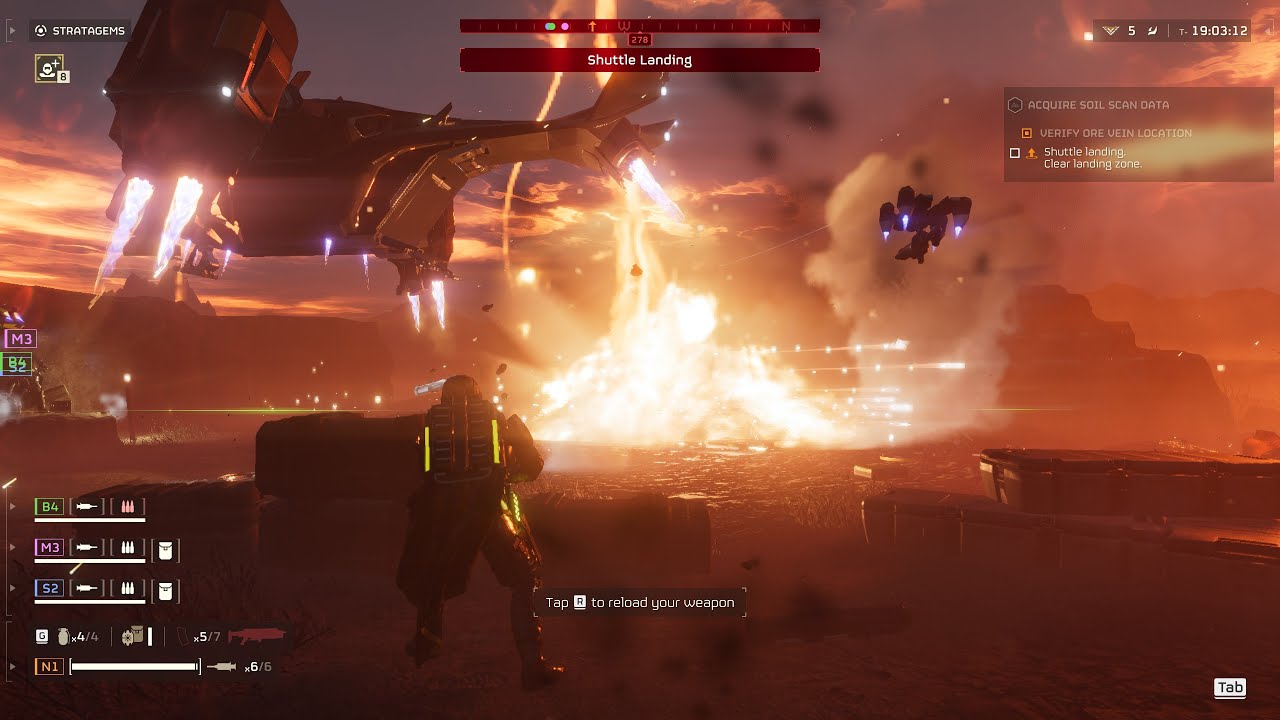This screenshot has height=720, width=1280.
Task: Tick the Shuttle landing objective checkbox
Action: point(1015,153)
